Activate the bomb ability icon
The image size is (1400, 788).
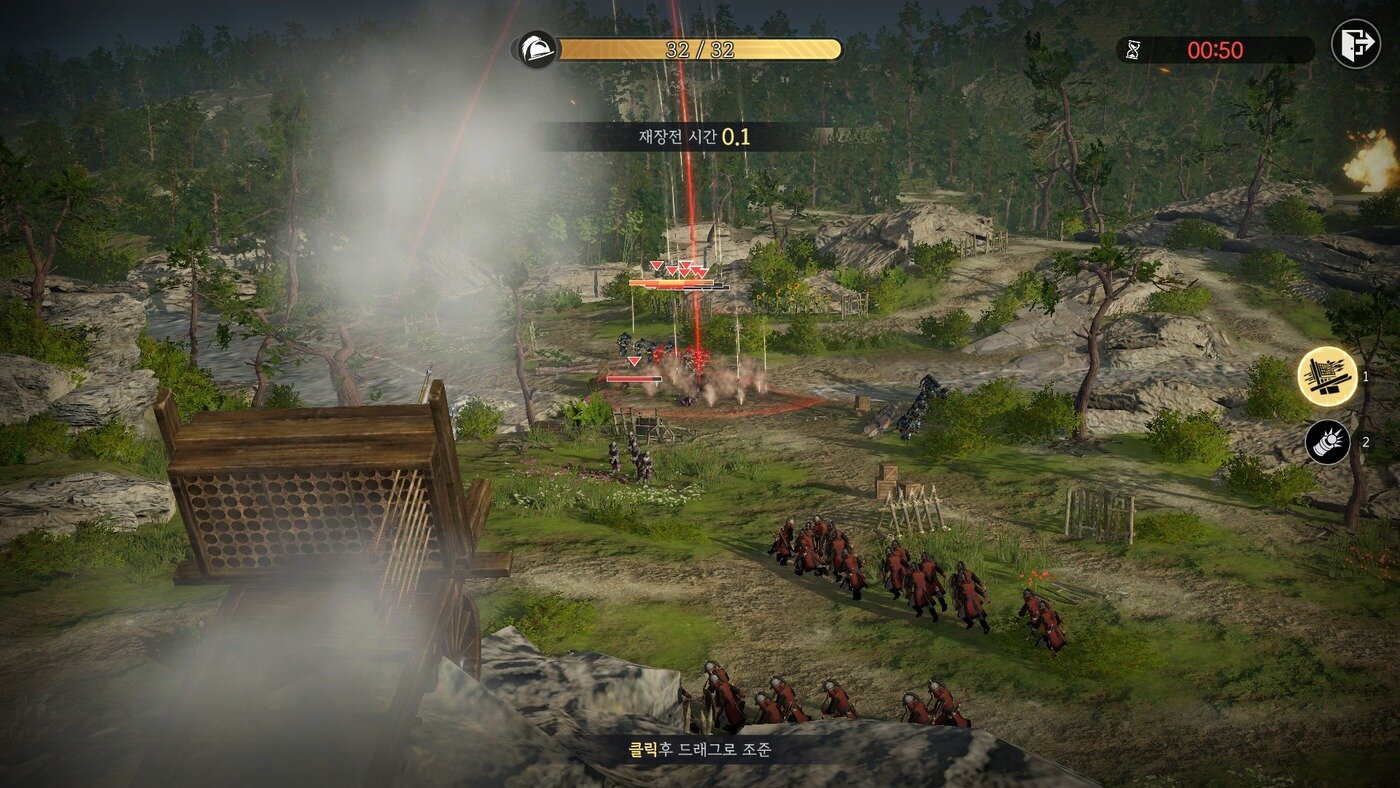tap(1327, 442)
